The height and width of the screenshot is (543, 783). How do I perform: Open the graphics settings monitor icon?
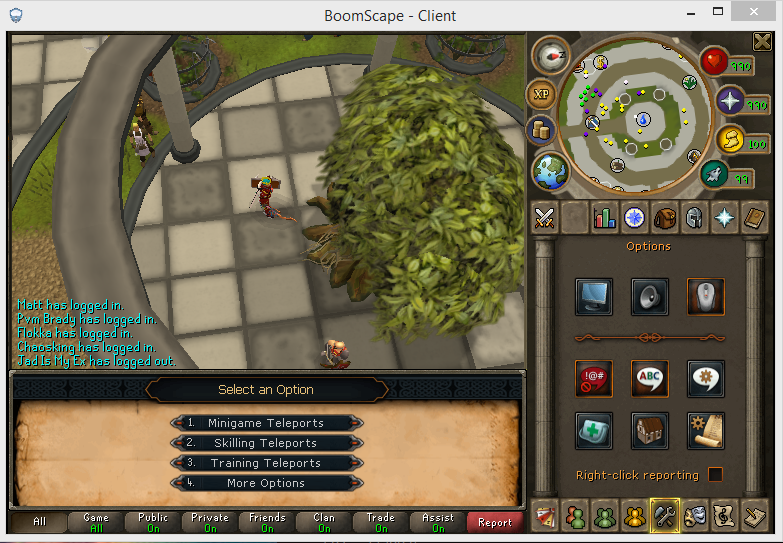click(594, 296)
